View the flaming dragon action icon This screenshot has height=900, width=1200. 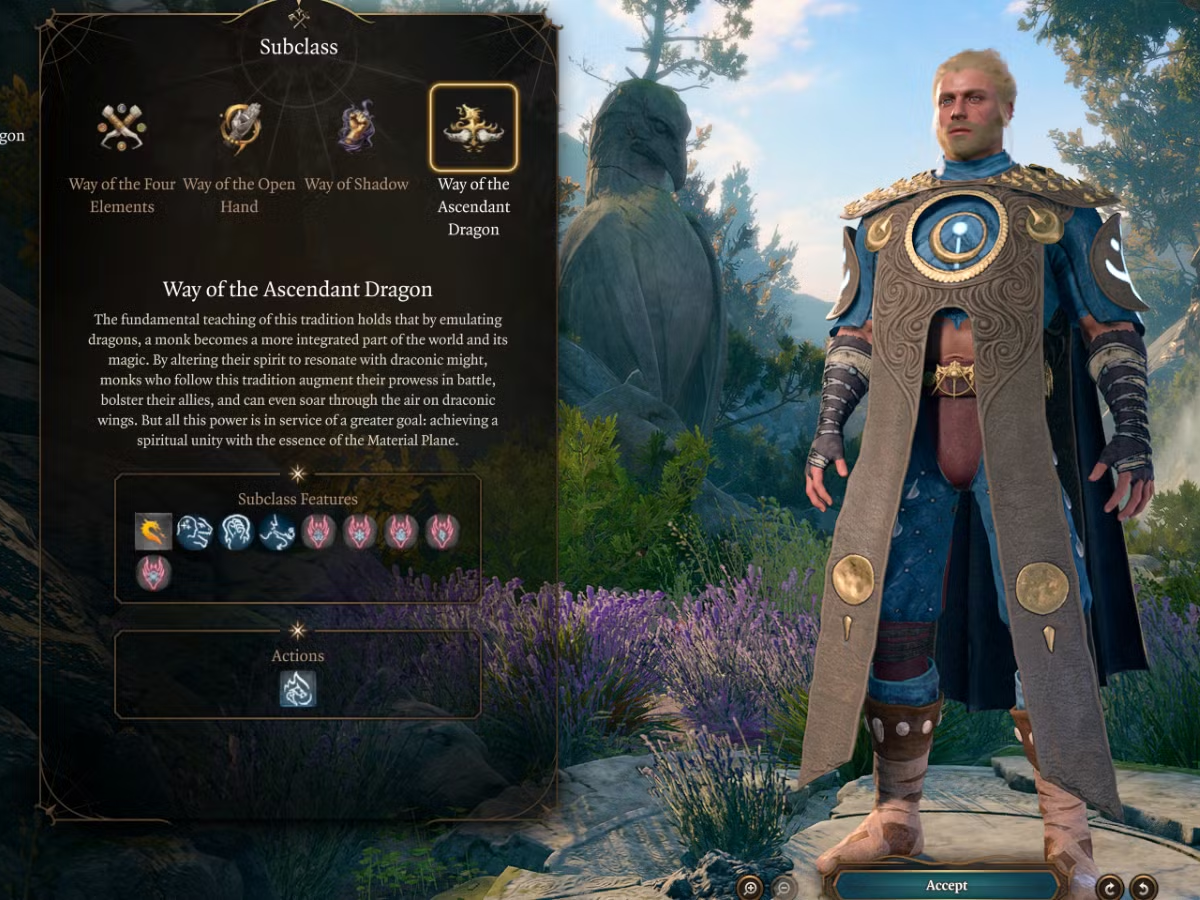[x=298, y=689]
